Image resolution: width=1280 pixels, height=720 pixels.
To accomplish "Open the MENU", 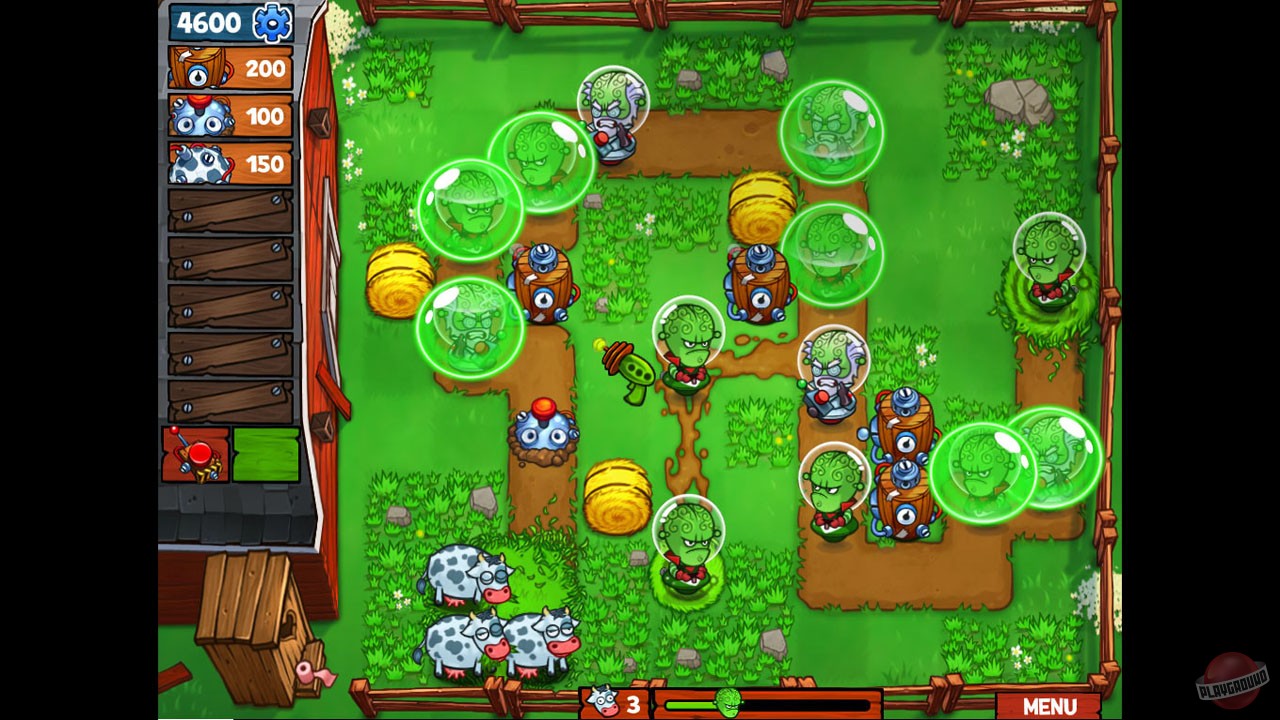I will pyautogui.click(x=1052, y=703).
